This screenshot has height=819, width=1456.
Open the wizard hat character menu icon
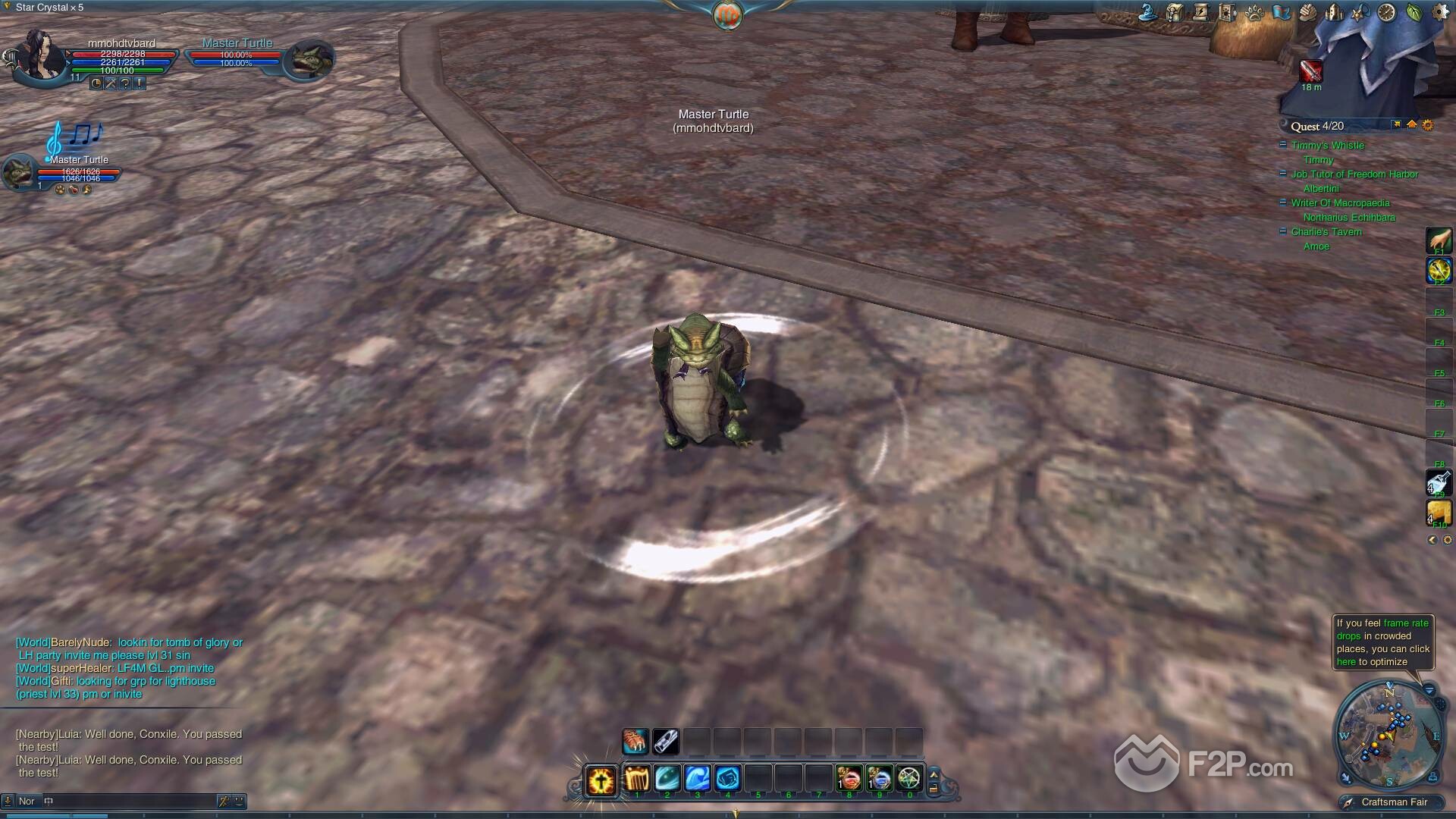click(x=1150, y=12)
